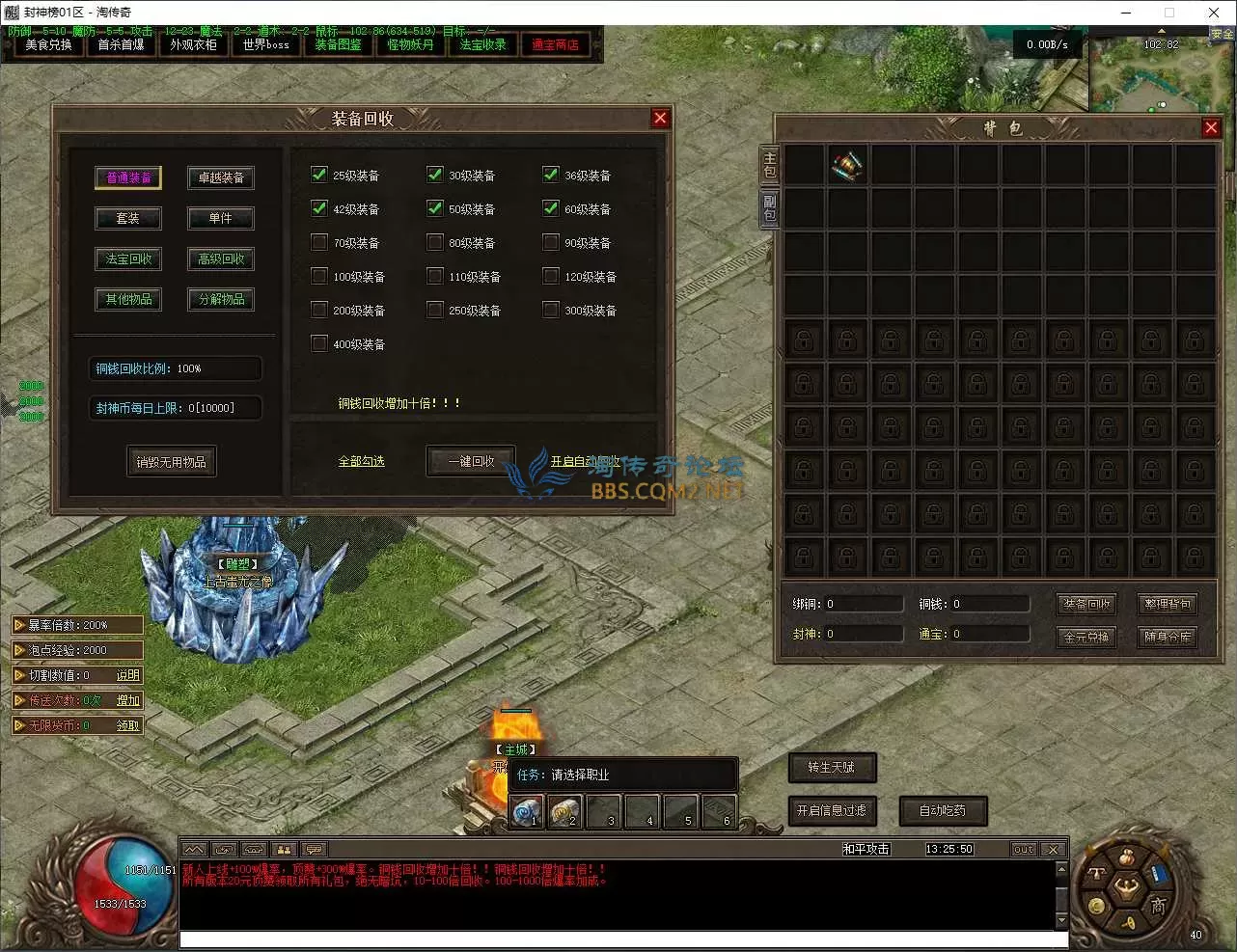Click 整理背包 to sort bag
The width and height of the screenshot is (1237, 952).
point(1168,604)
